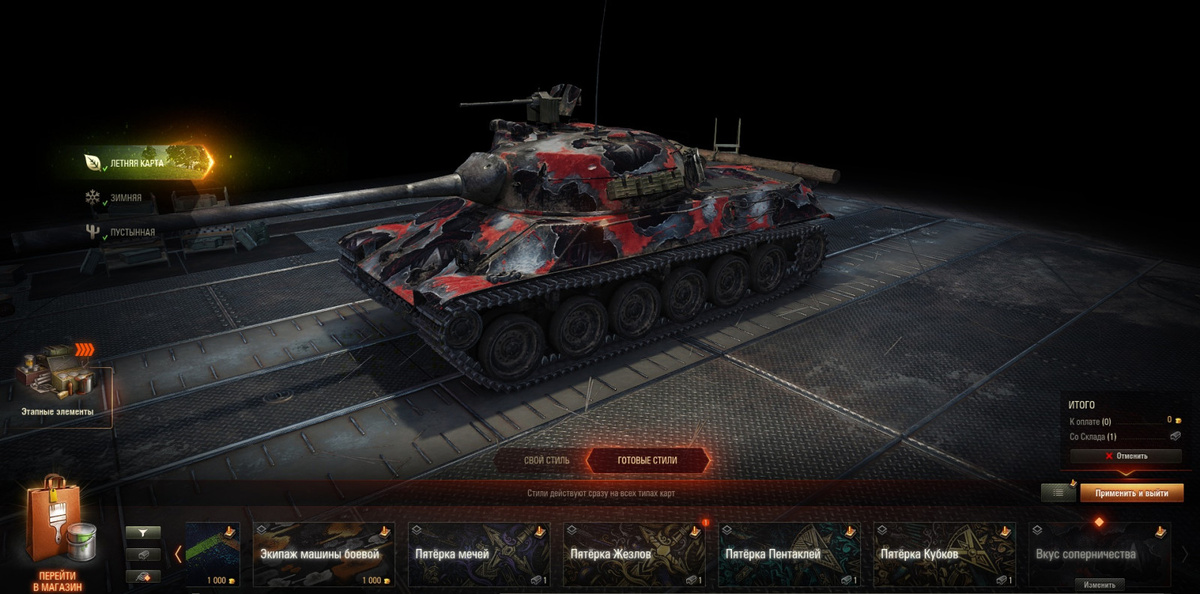This screenshot has height=594, width=1200.
Task: Confirm with Применить и выйти
Action: pos(1131,493)
